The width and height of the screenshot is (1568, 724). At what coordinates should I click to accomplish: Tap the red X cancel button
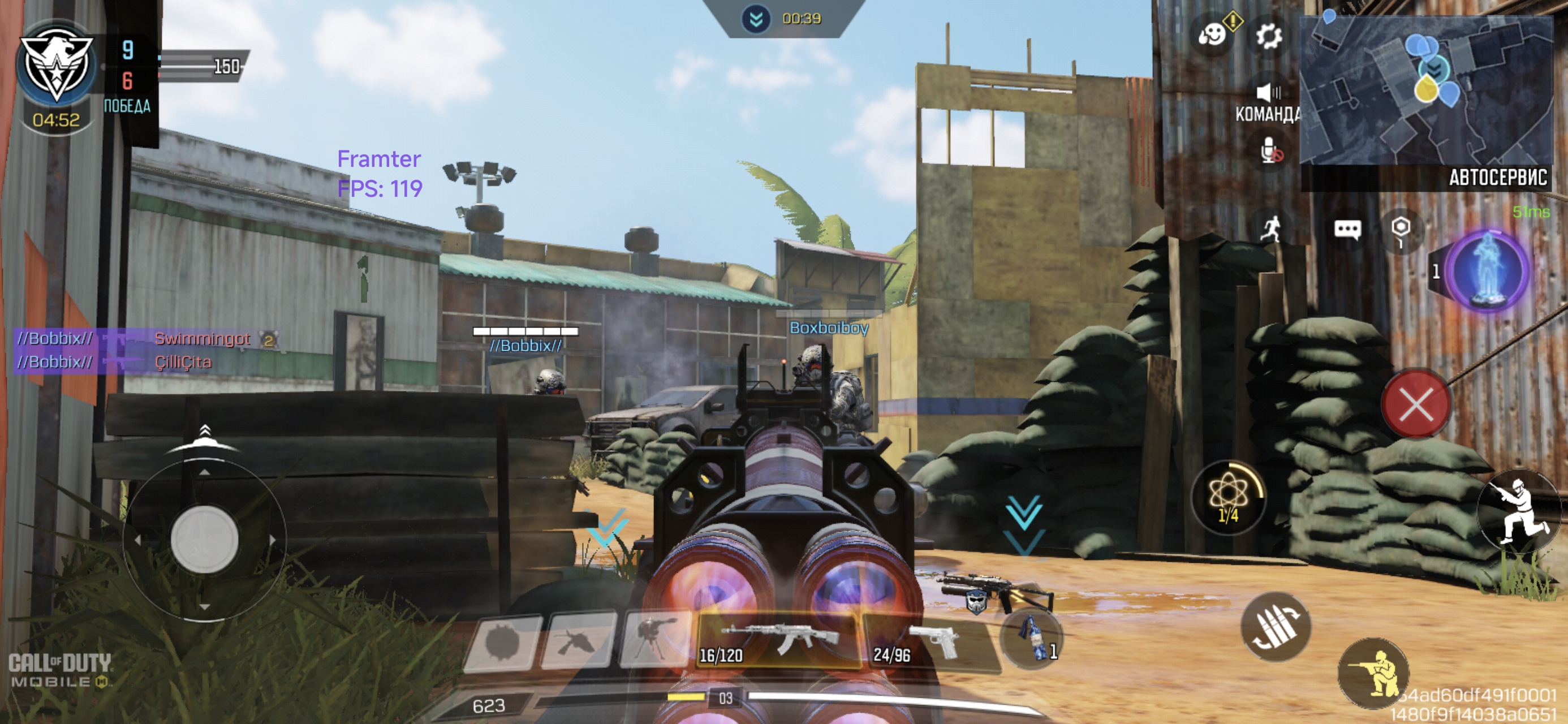point(1416,404)
